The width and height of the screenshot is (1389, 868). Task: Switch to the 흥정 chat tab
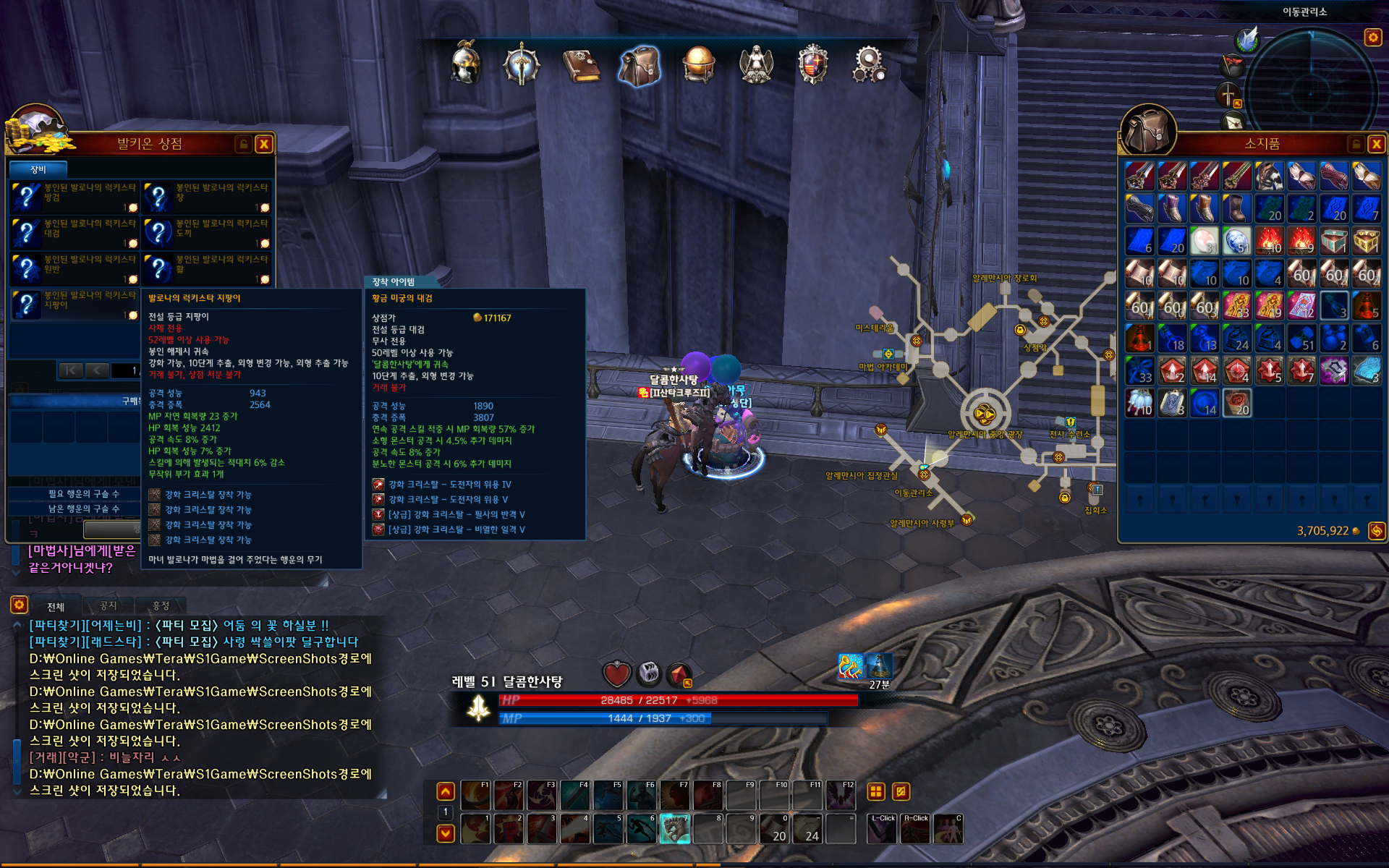[161, 605]
